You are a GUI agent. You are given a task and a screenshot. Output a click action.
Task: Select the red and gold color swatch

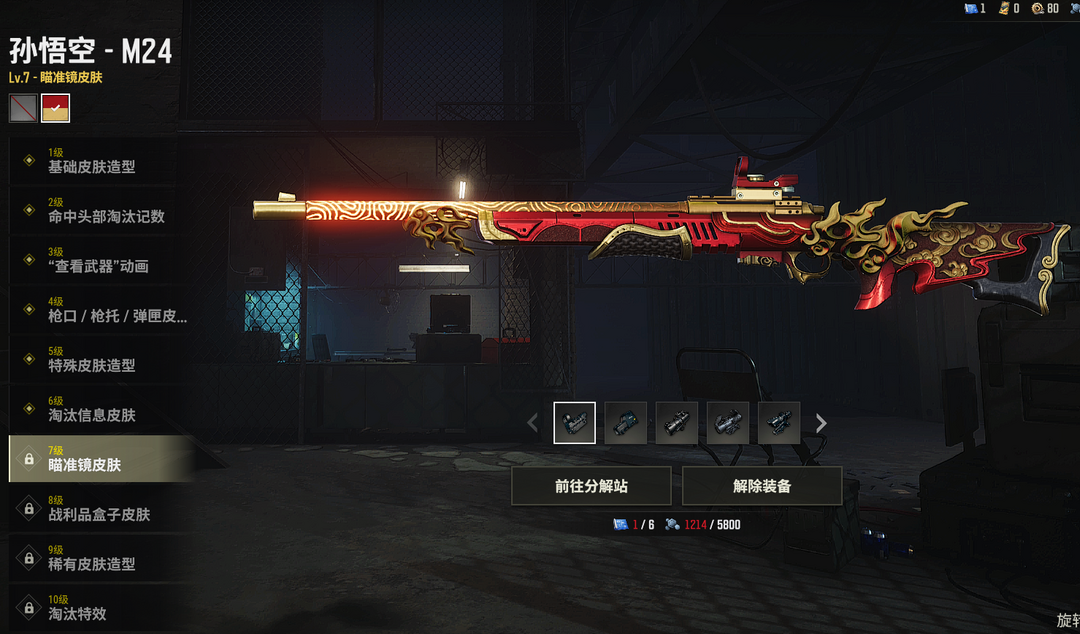click(x=56, y=108)
